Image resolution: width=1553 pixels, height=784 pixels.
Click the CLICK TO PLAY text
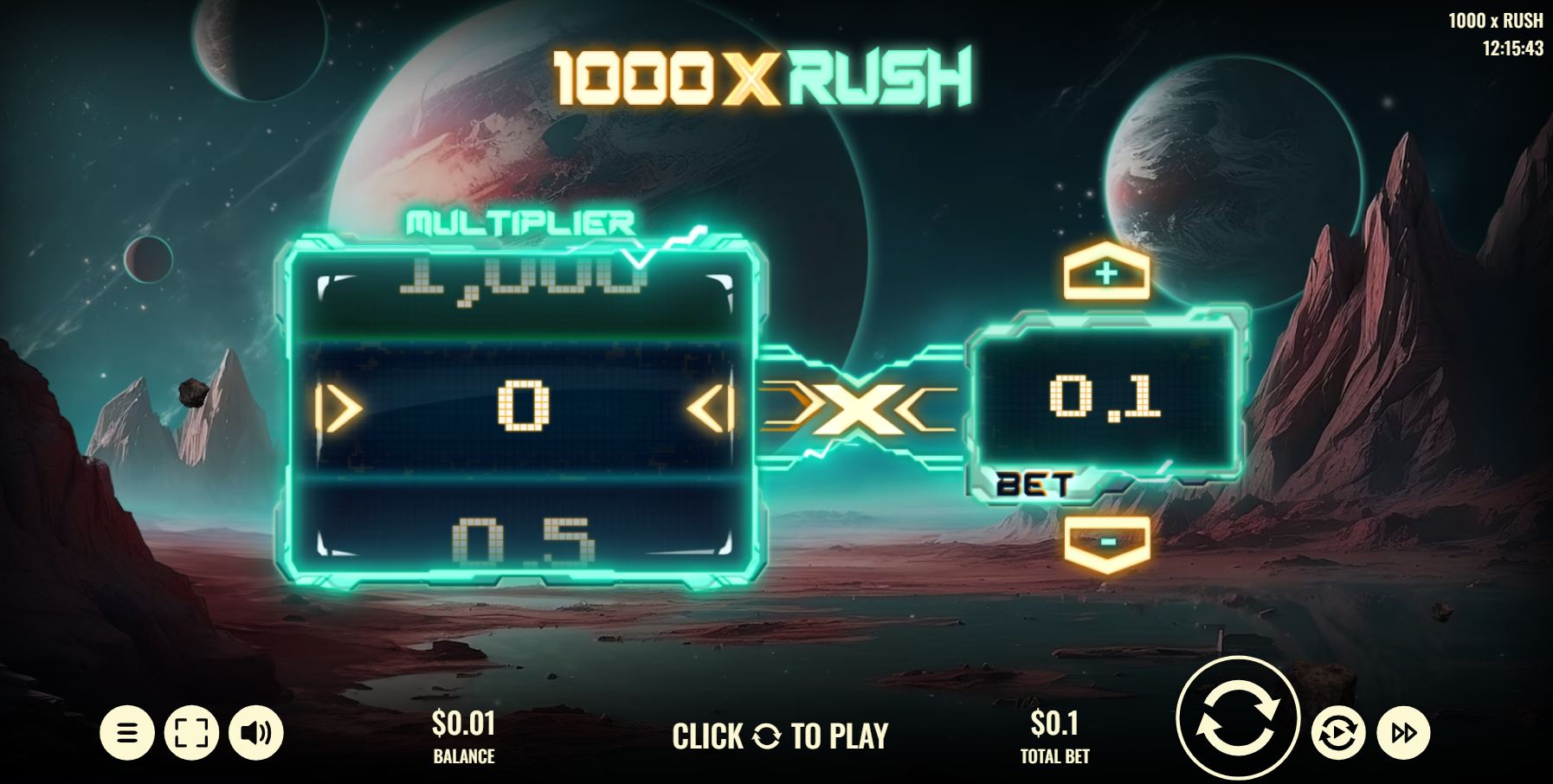click(x=779, y=736)
